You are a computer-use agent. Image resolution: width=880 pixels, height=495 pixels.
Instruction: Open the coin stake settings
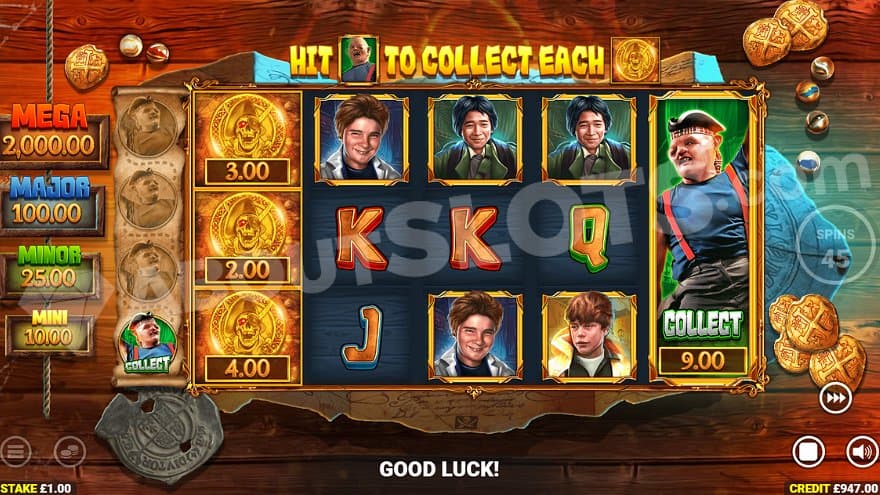pyautogui.click(x=69, y=451)
